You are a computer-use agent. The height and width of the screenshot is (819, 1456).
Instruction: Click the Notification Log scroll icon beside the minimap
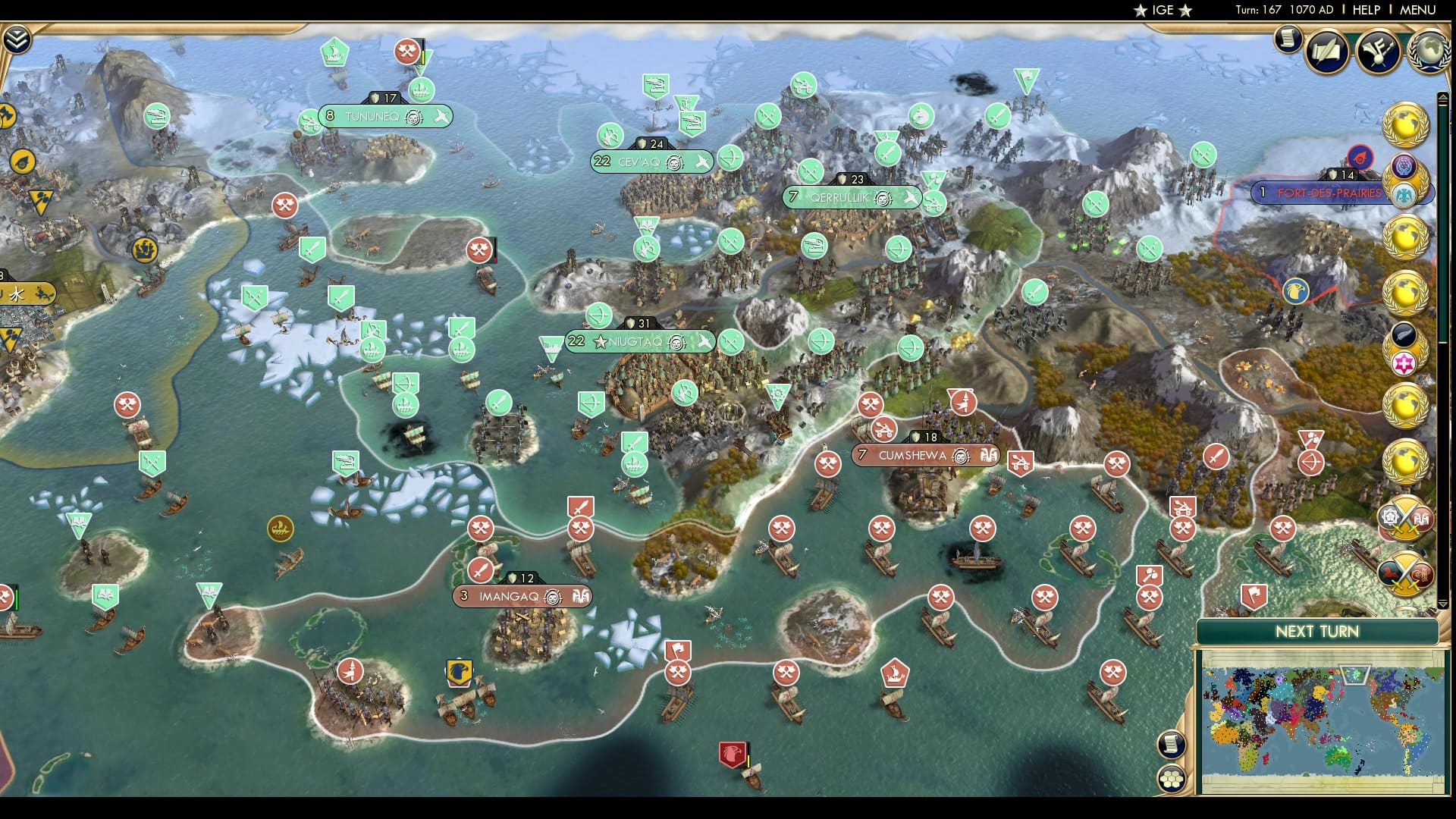coord(1171,745)
